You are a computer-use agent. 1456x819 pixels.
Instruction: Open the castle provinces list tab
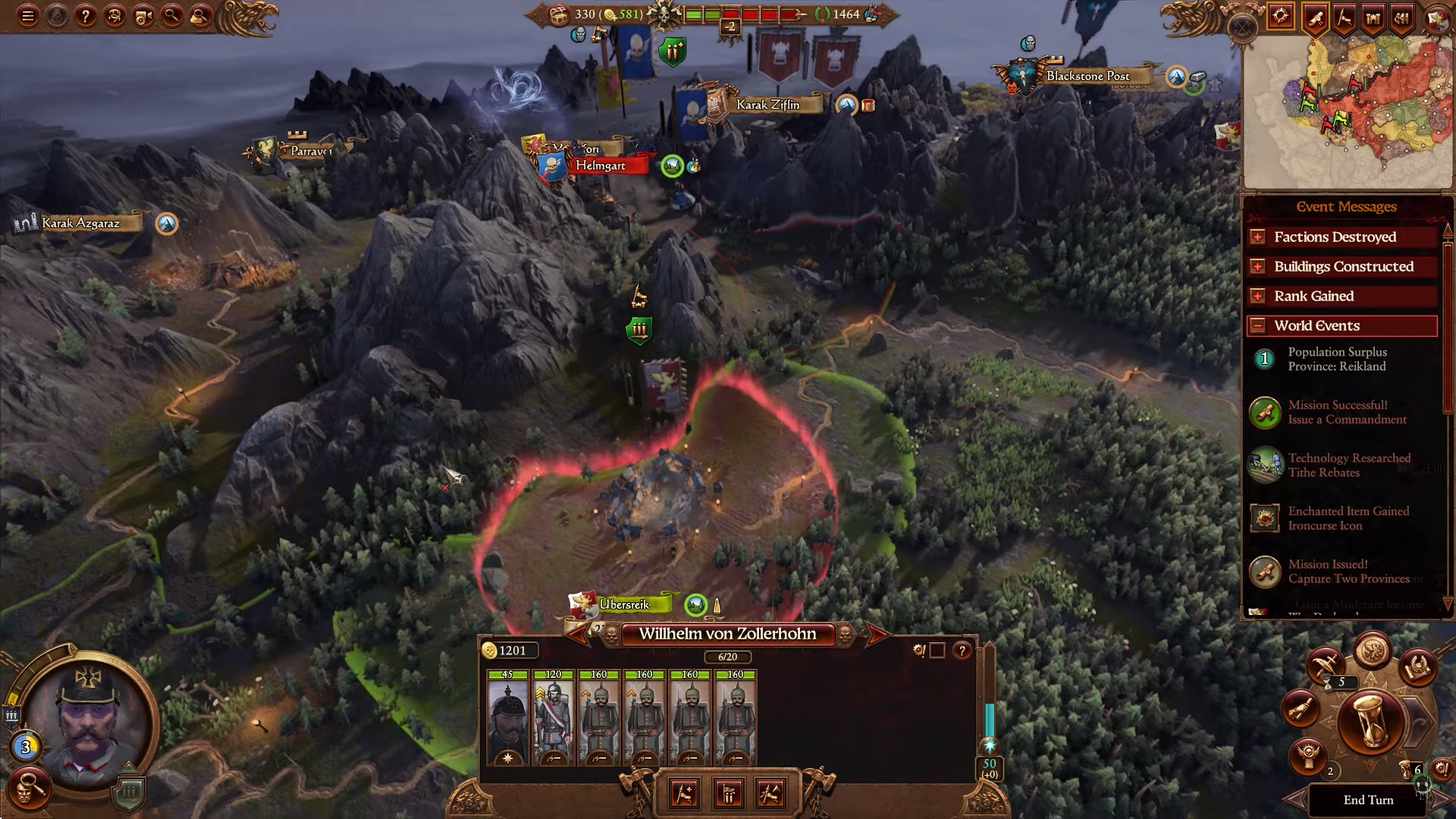1373,17
